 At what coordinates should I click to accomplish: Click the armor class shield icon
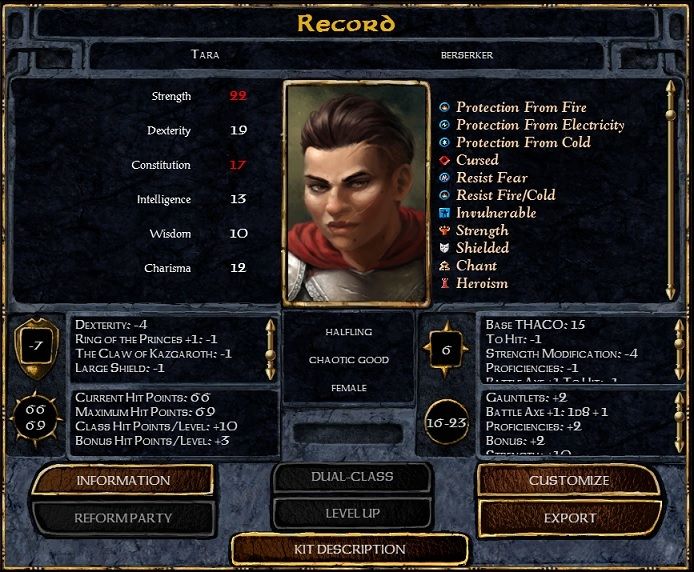click(x=35, y=346)
